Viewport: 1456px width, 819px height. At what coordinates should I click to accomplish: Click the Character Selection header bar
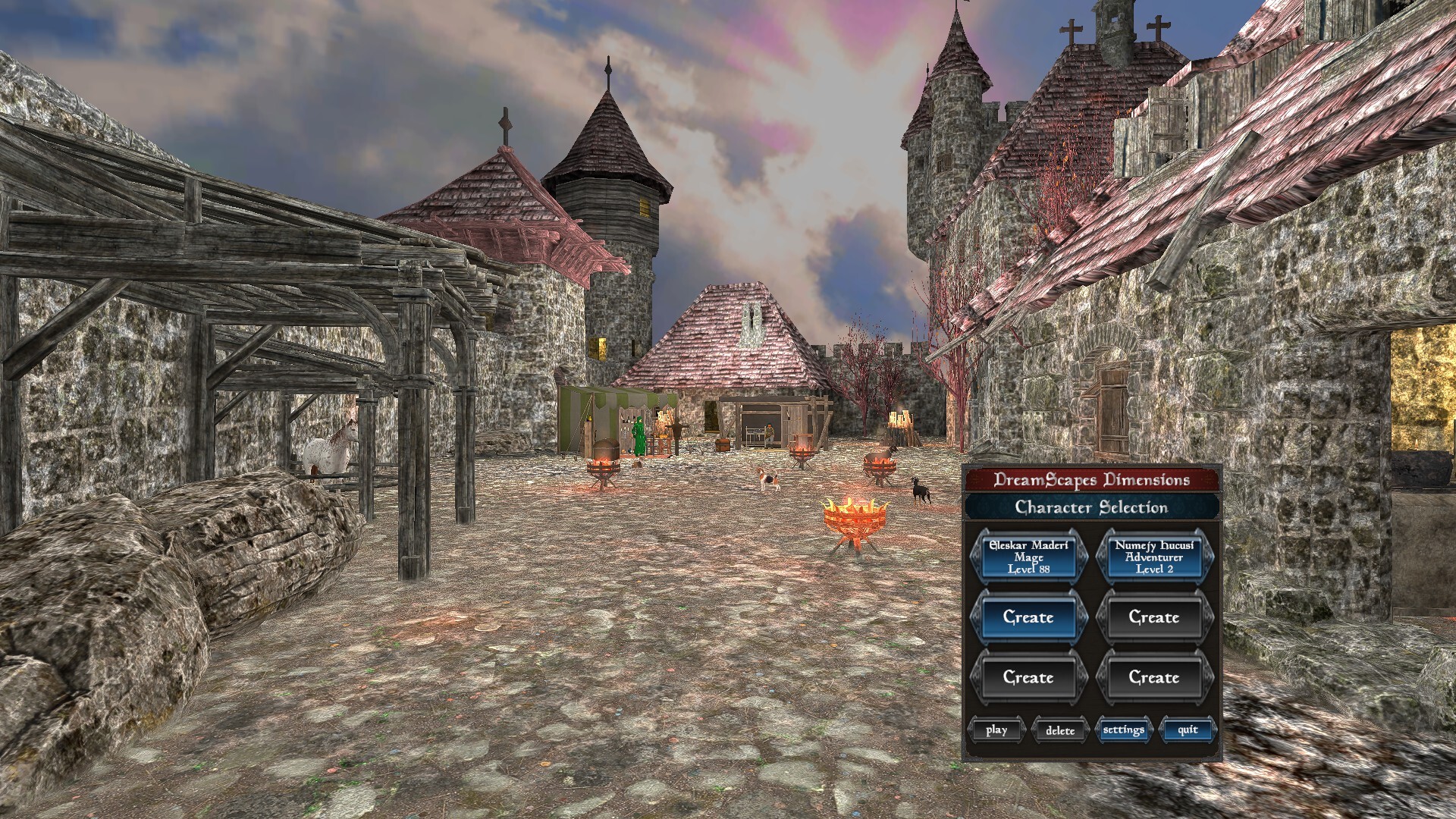click(1092, 507)
